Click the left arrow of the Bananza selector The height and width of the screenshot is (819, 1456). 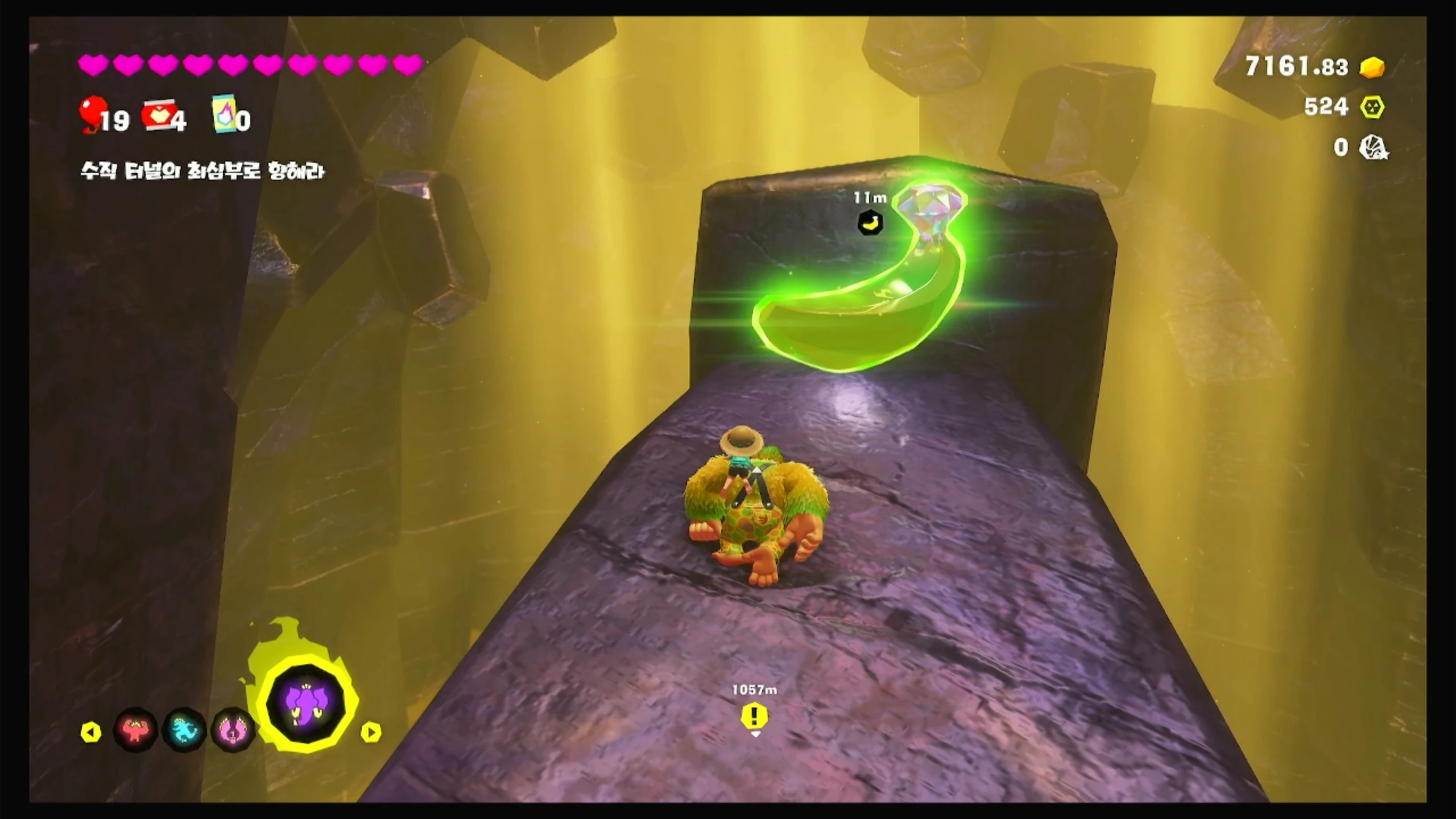point(91,732)
